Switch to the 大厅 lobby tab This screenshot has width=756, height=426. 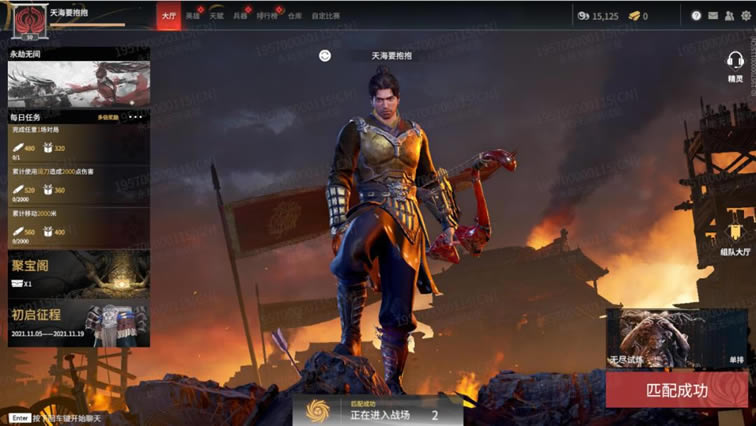coord(168,16)
